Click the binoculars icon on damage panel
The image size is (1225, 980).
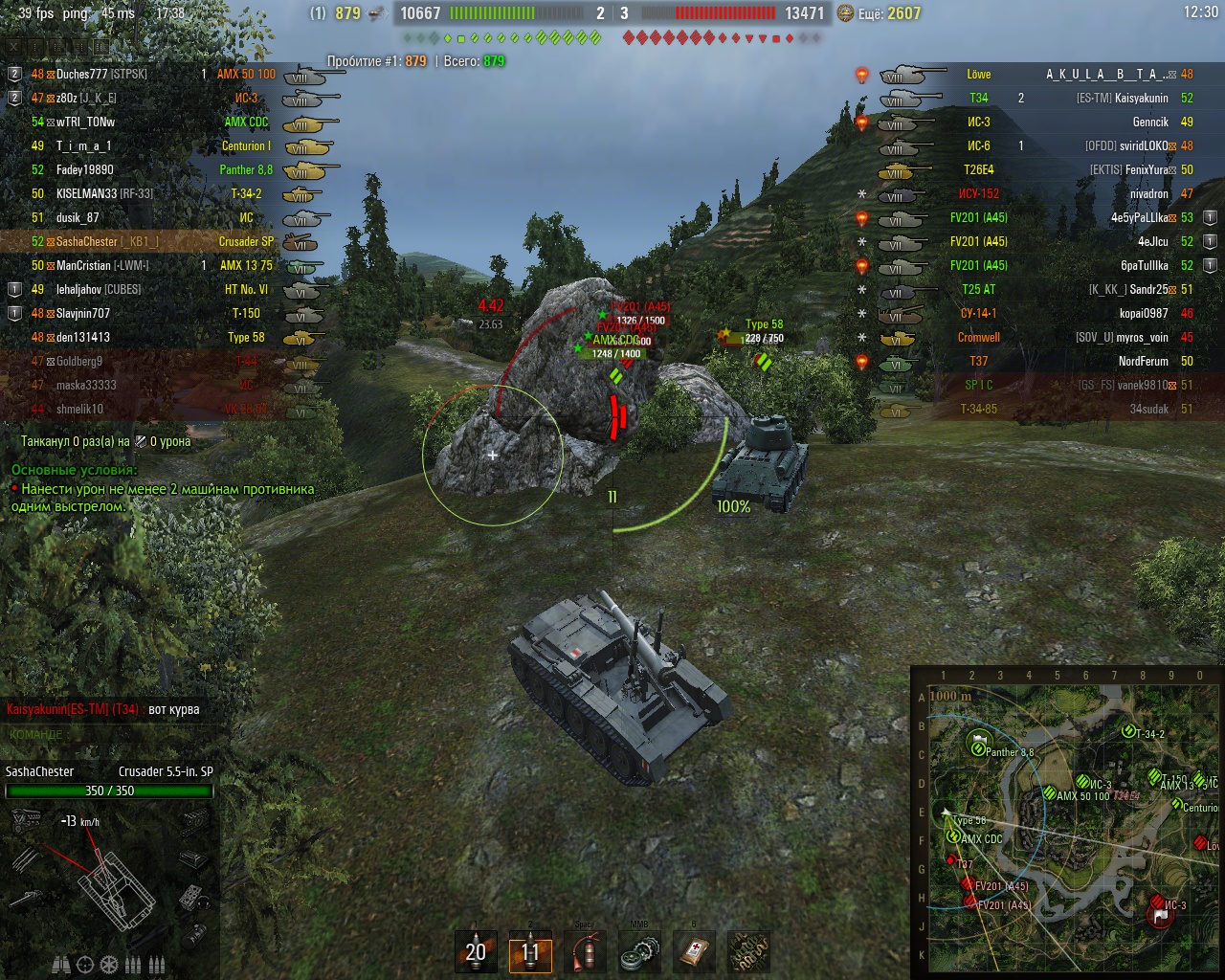tap(60, 964)
